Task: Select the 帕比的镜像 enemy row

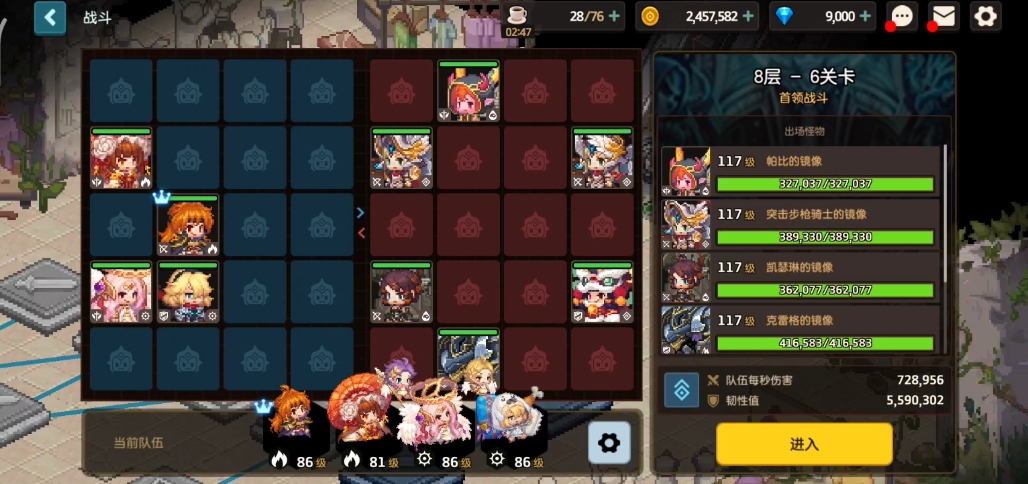Action: (802, 172)
